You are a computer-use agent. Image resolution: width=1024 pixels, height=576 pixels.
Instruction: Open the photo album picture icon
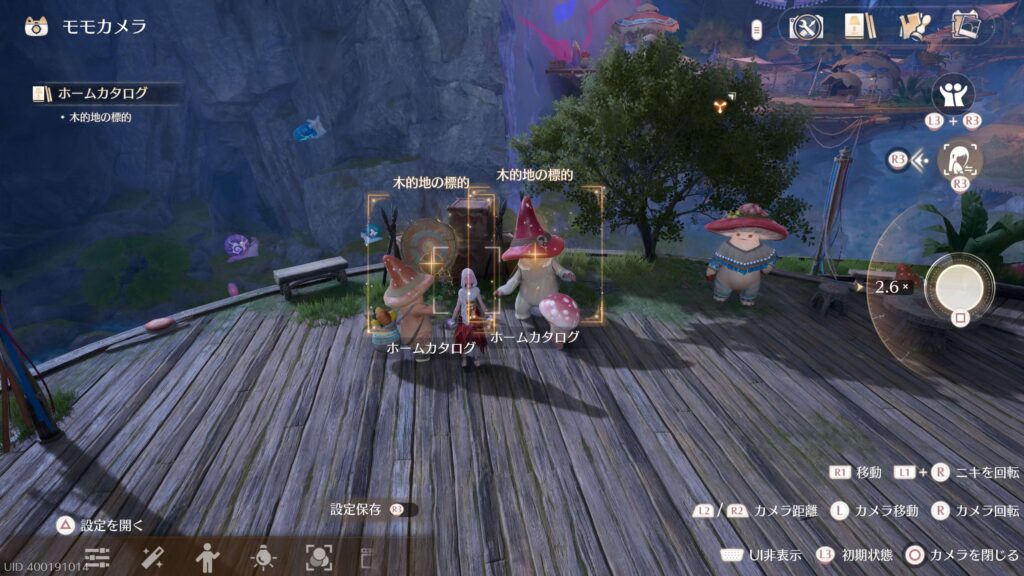pyautogui.click(x=967, y=26)
